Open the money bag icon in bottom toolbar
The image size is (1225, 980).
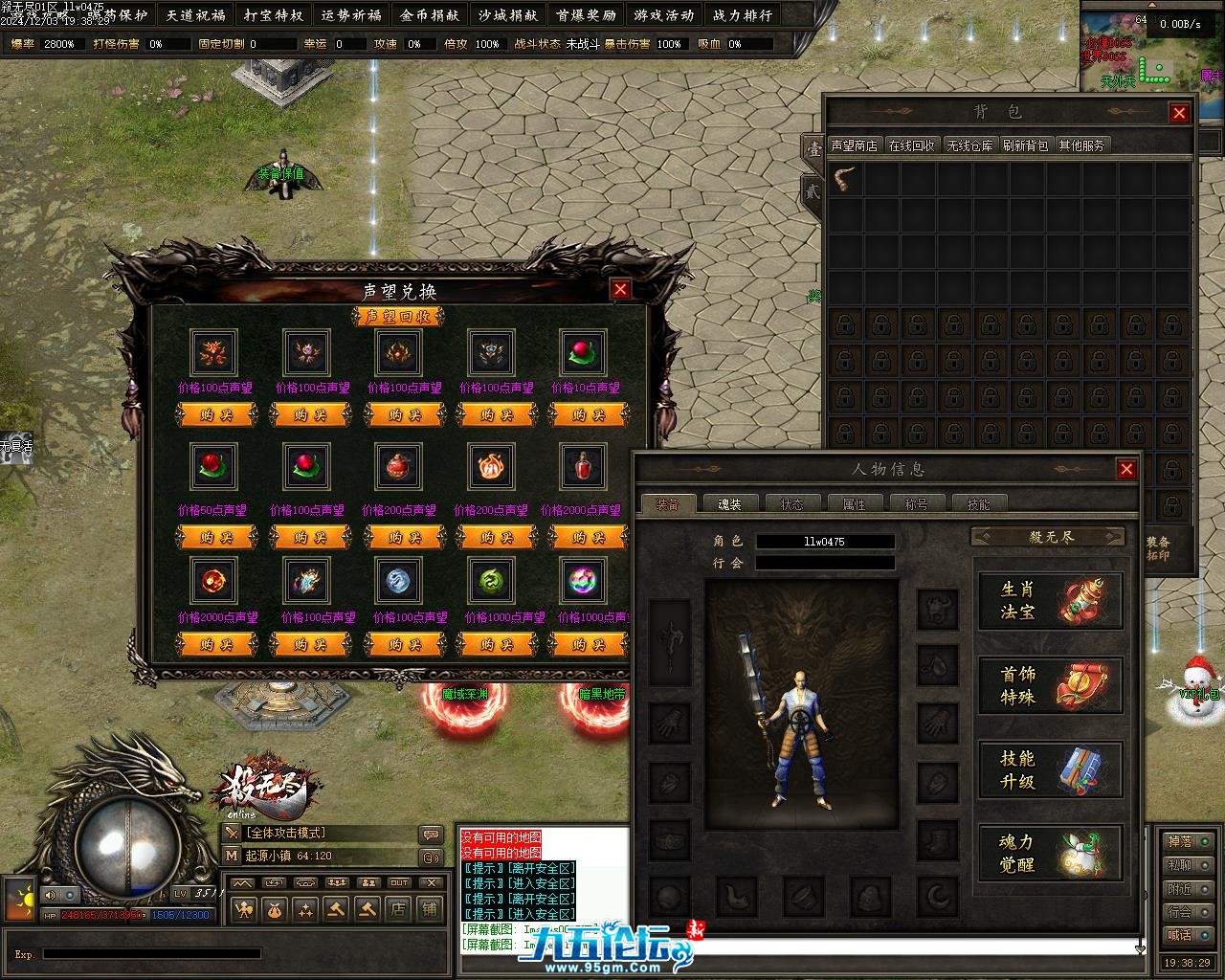coord(274,908)
